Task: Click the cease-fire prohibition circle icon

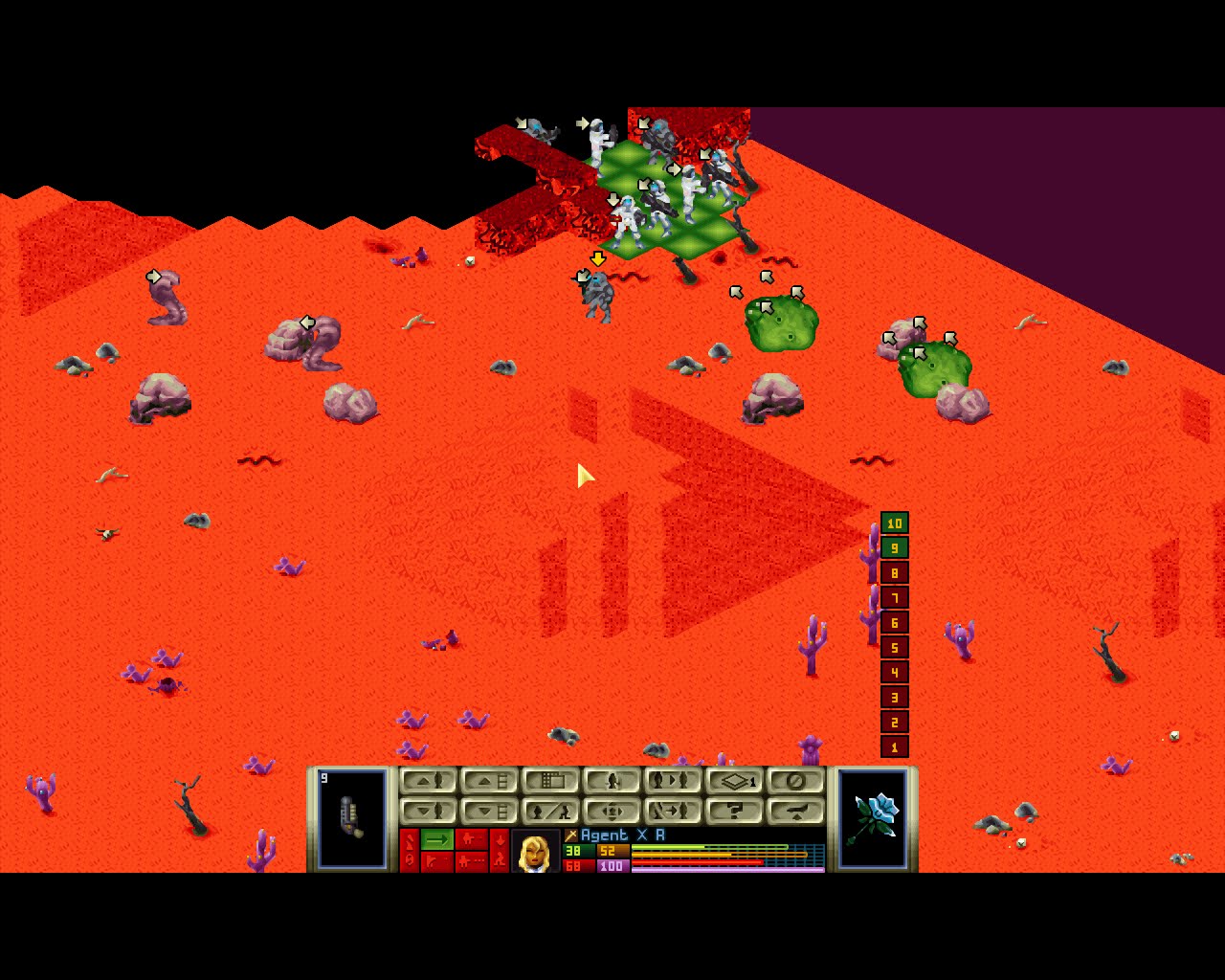Action: [796, 780]
